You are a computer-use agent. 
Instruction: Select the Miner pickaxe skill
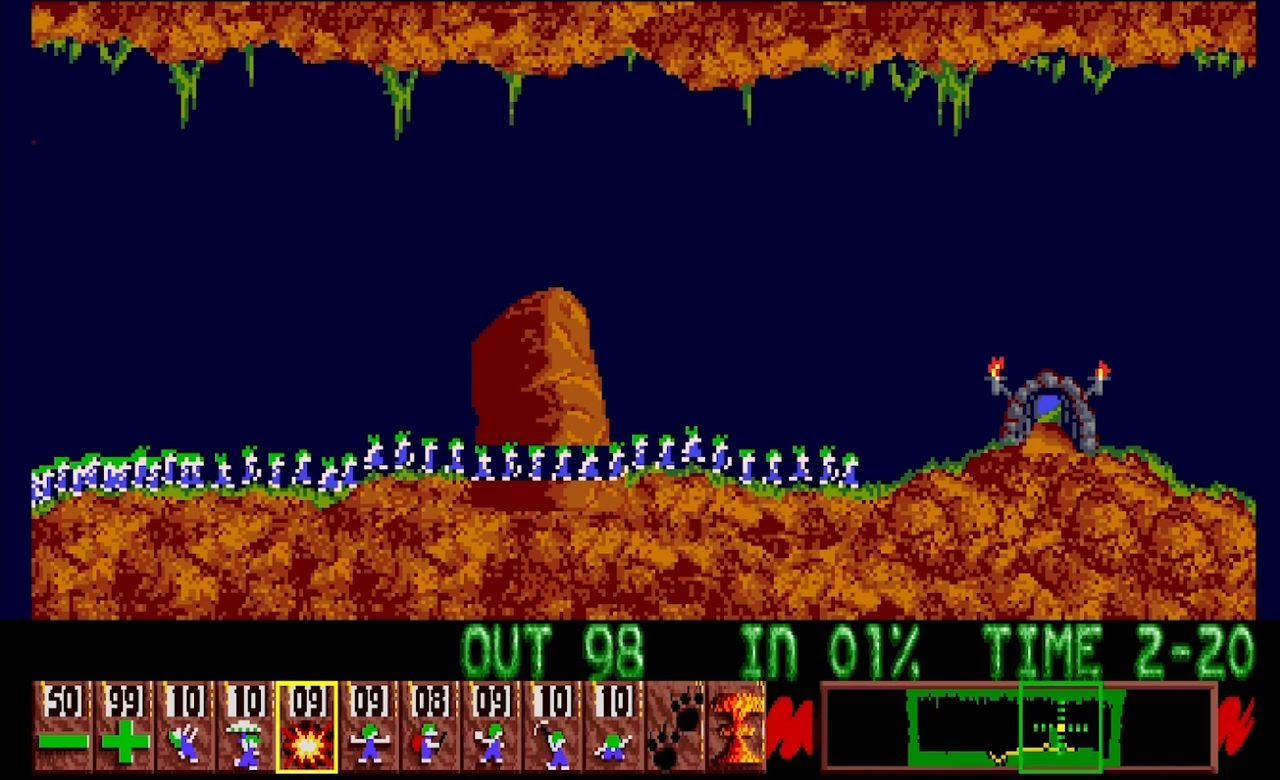[552, 727]
